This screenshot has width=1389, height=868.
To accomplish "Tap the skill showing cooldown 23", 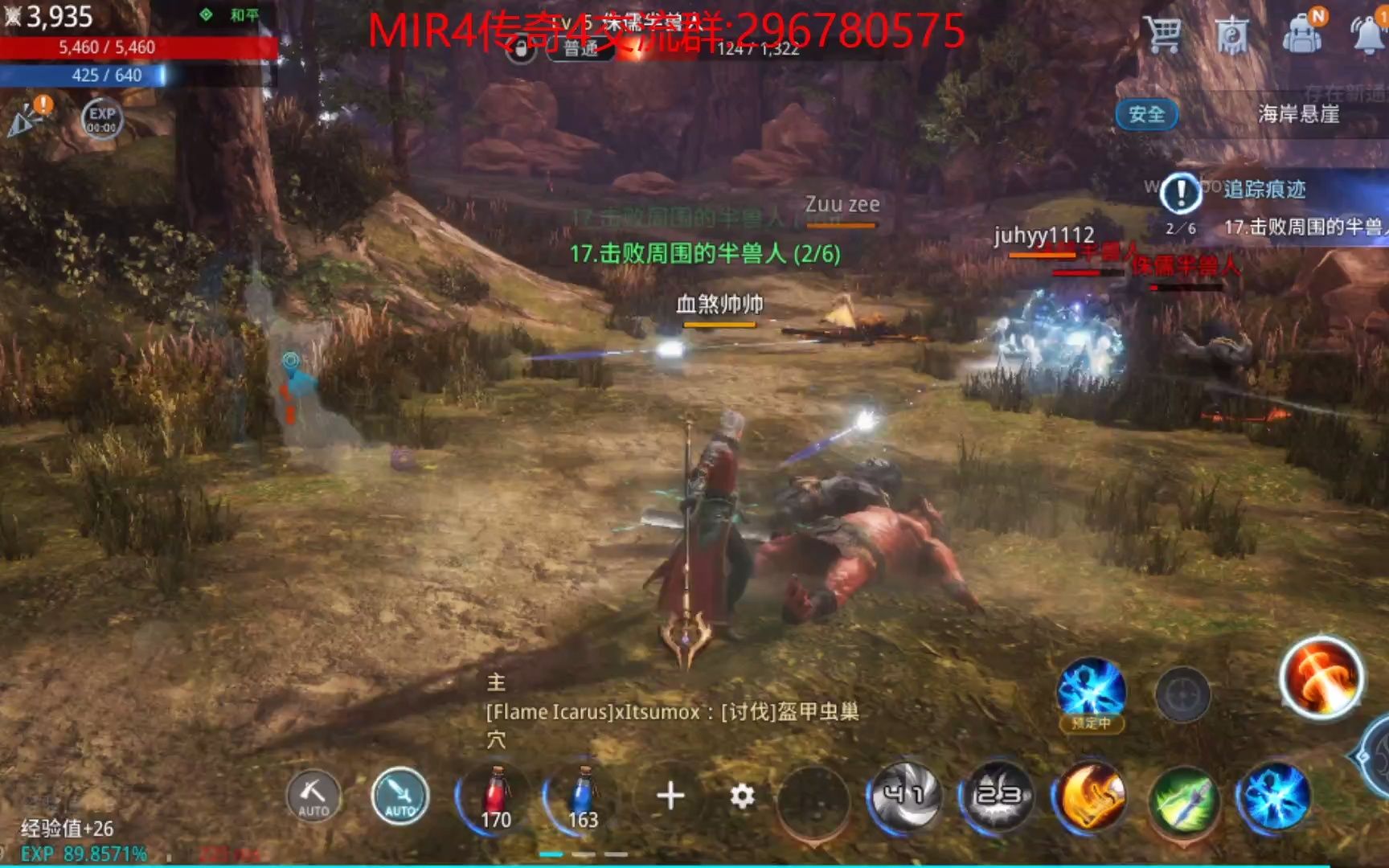I will (x=997, y=796).
